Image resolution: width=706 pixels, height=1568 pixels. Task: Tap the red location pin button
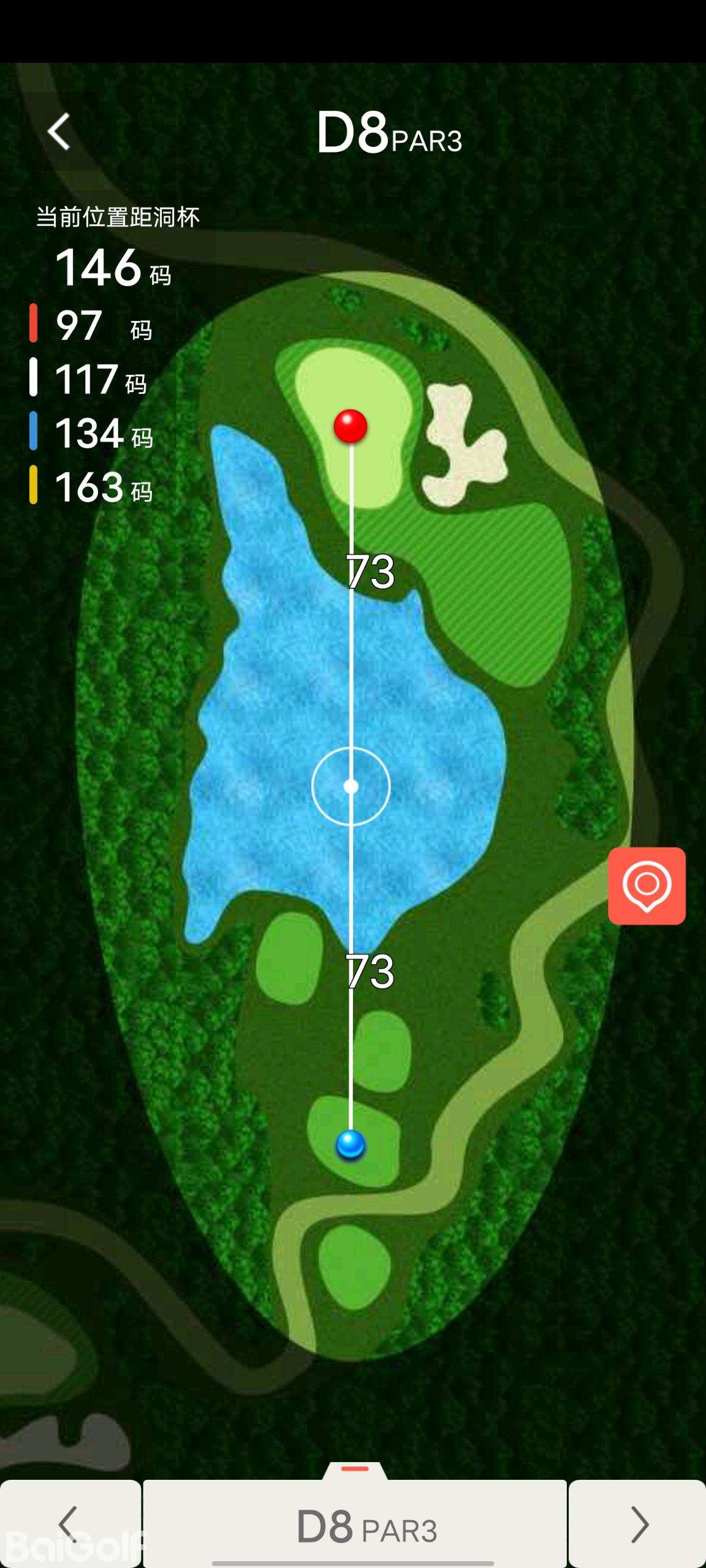point(647,886)
